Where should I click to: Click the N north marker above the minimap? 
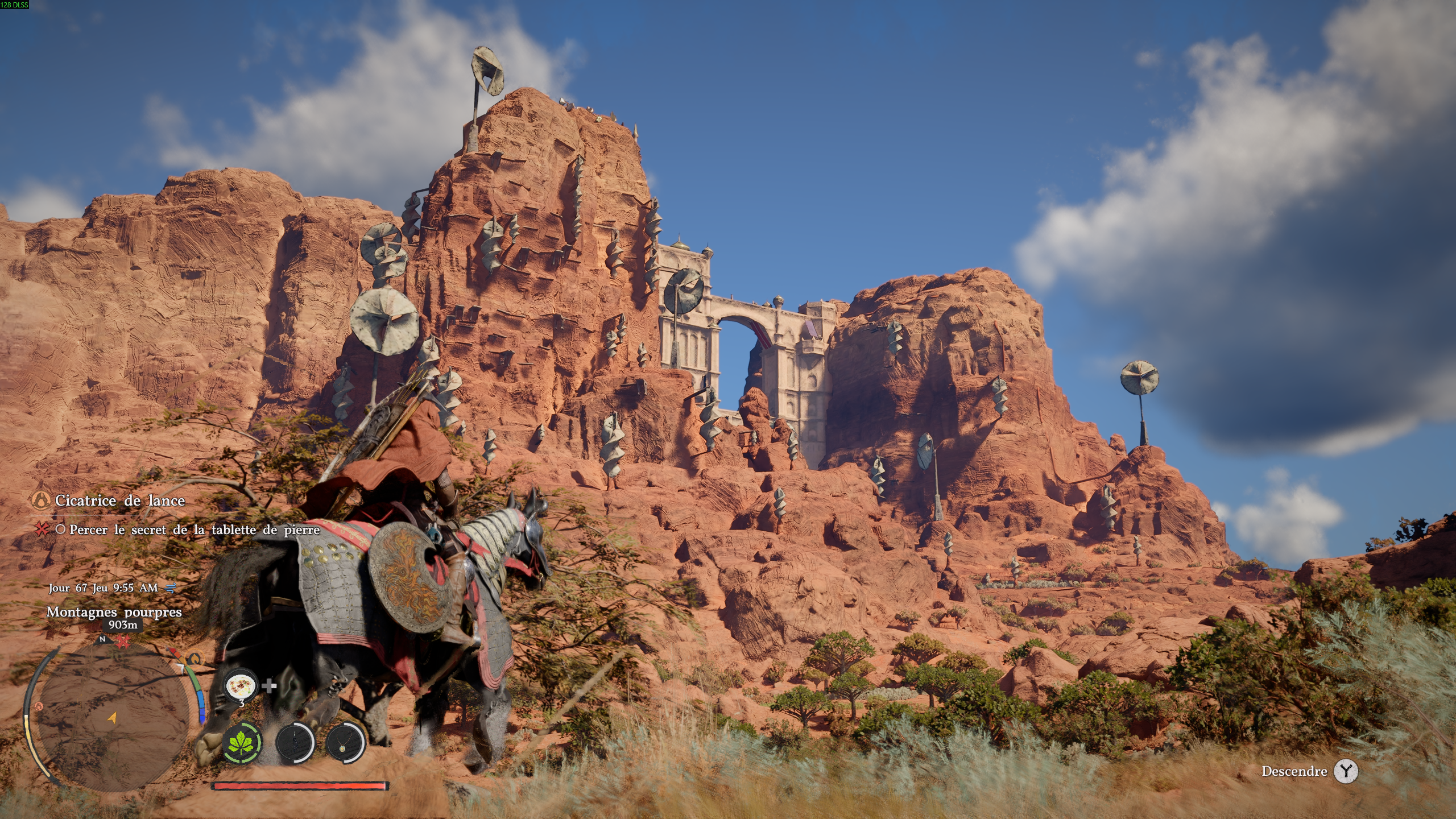102,640
